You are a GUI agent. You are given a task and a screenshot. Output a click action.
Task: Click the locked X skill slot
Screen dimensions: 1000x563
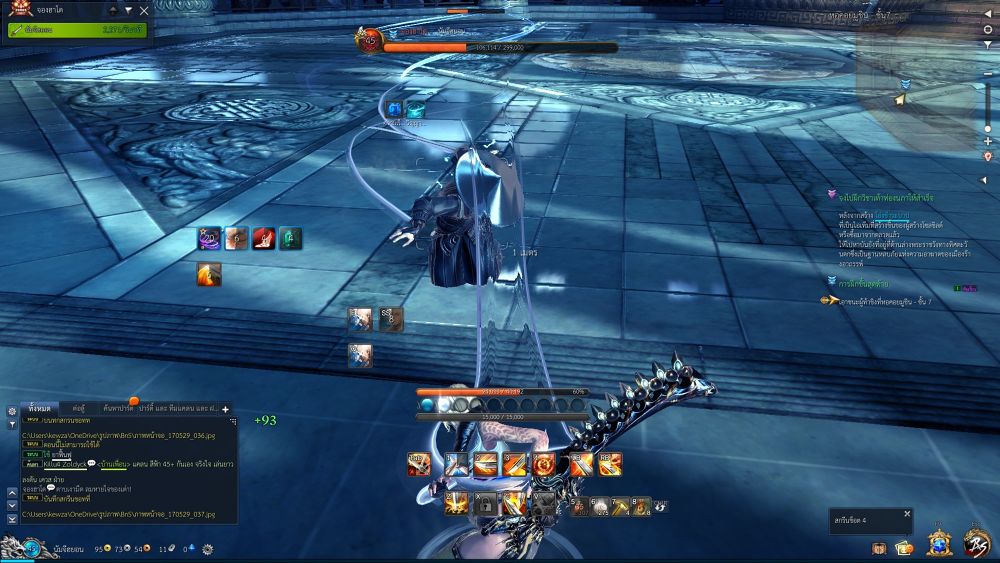coord(484,505)
